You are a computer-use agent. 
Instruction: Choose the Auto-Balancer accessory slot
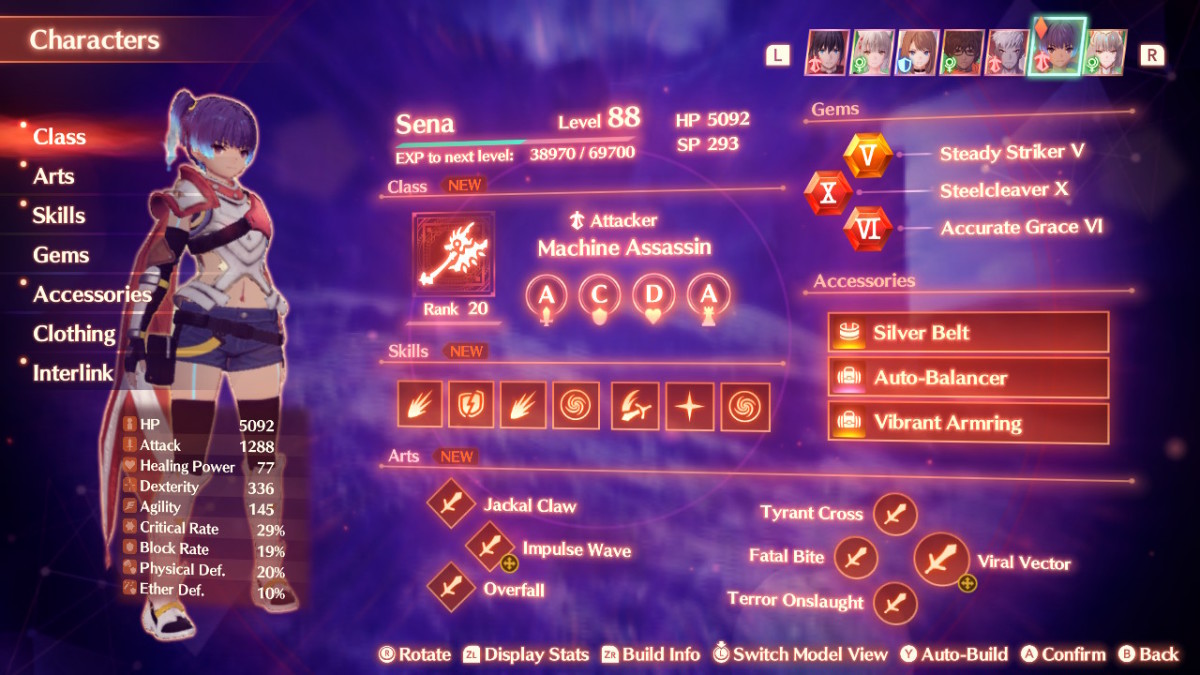tap(968, 378)
